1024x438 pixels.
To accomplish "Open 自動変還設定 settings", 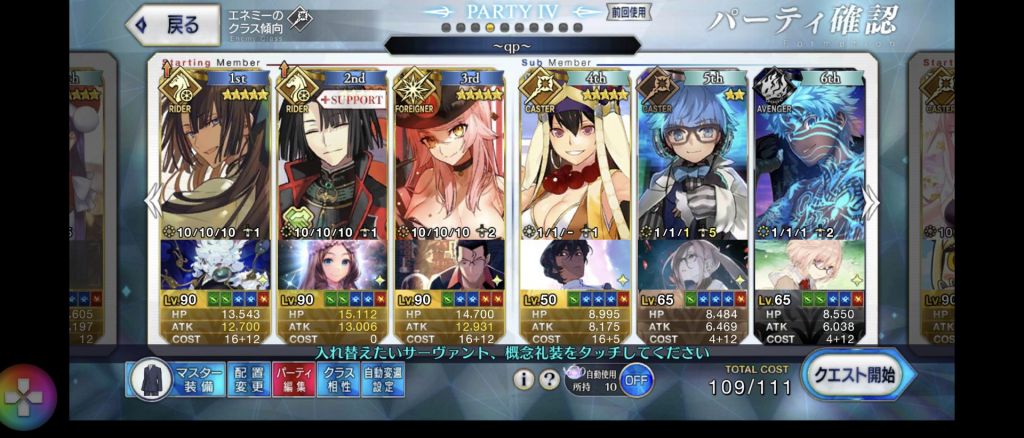I will (x=383, y=379).
